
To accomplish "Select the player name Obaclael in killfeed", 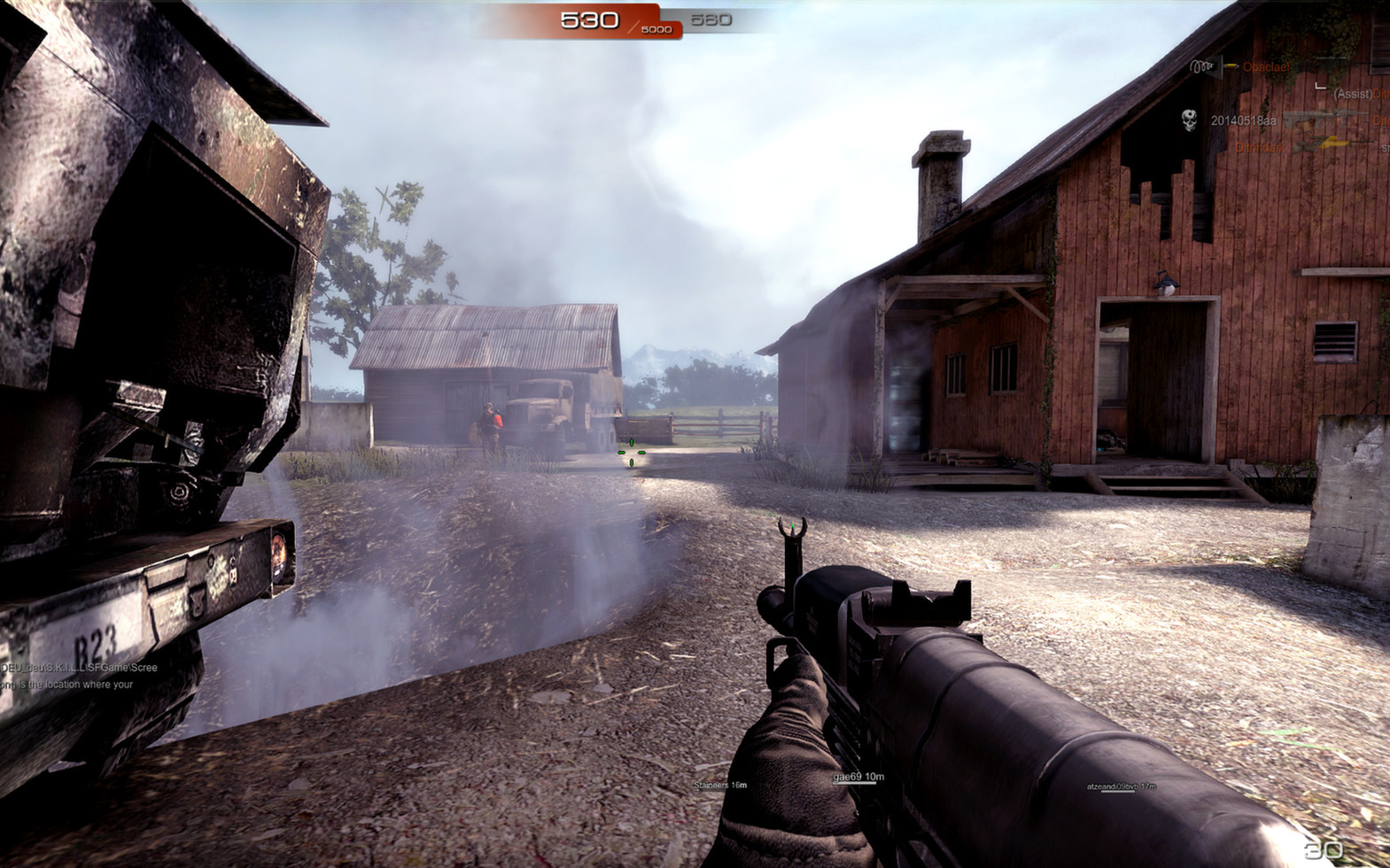I will (x=1266, y=67).
